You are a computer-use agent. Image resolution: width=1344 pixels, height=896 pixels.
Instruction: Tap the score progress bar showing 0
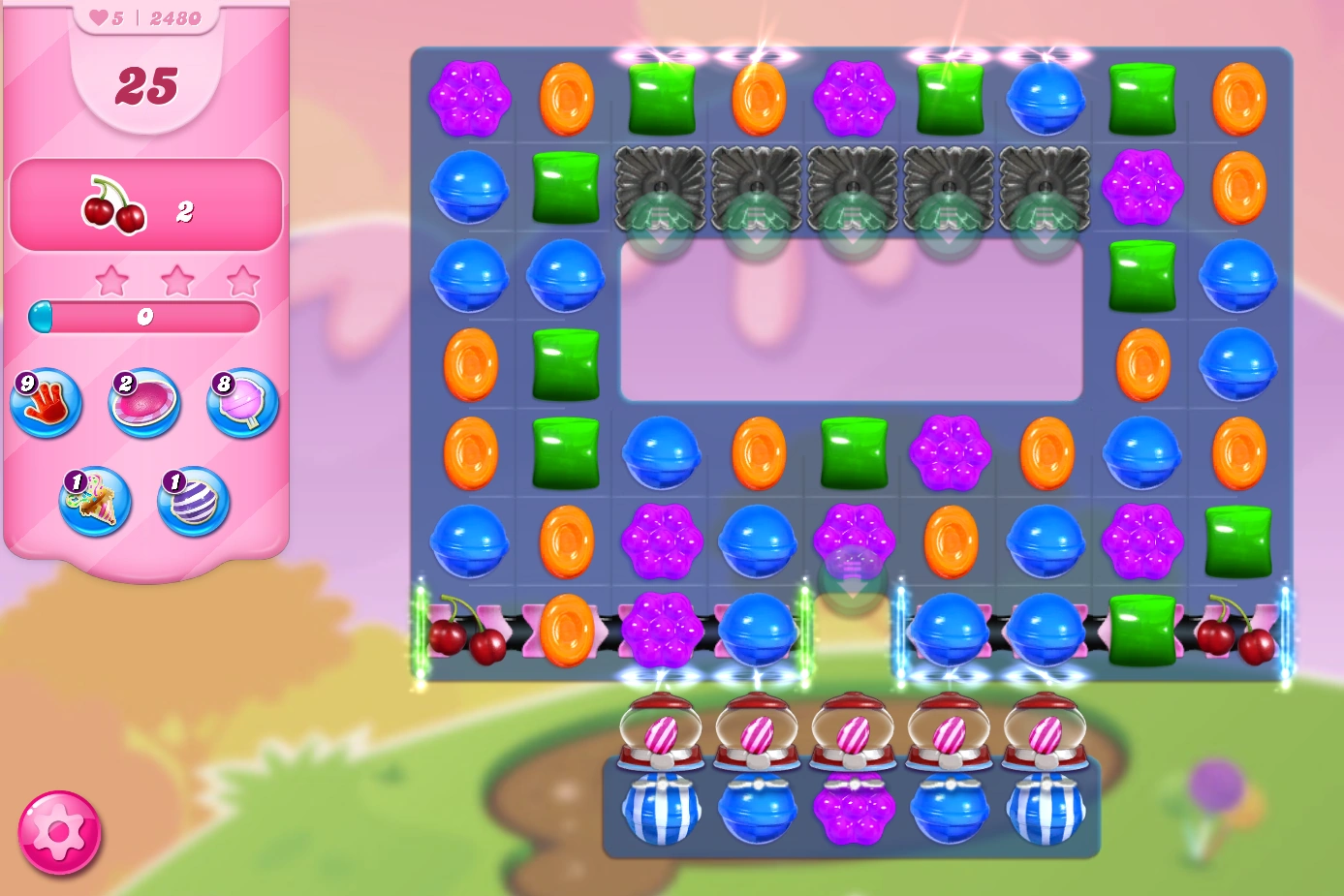pos(145,315)
